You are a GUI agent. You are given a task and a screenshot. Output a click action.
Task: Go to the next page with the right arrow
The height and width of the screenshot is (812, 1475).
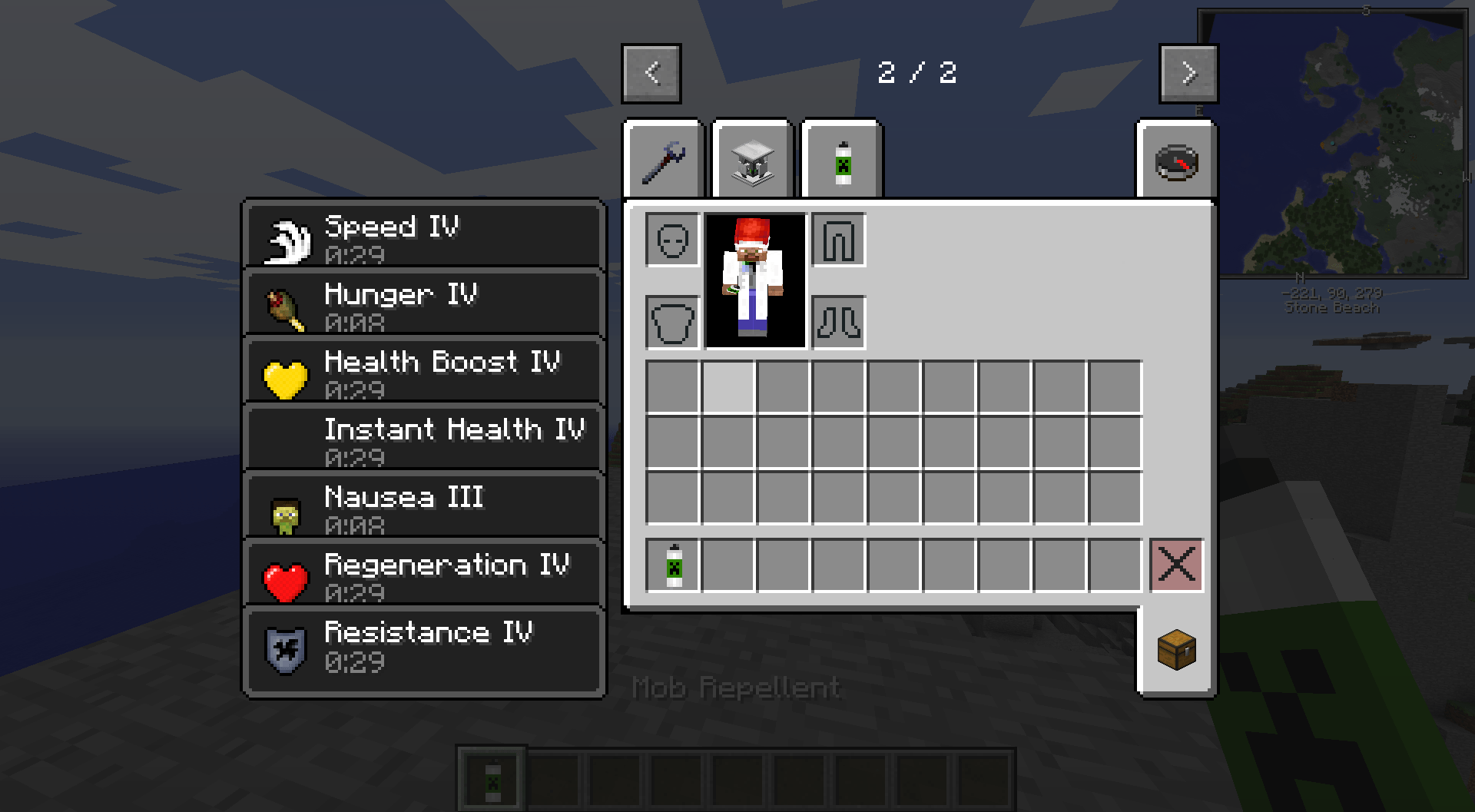tap(1188, 74)
